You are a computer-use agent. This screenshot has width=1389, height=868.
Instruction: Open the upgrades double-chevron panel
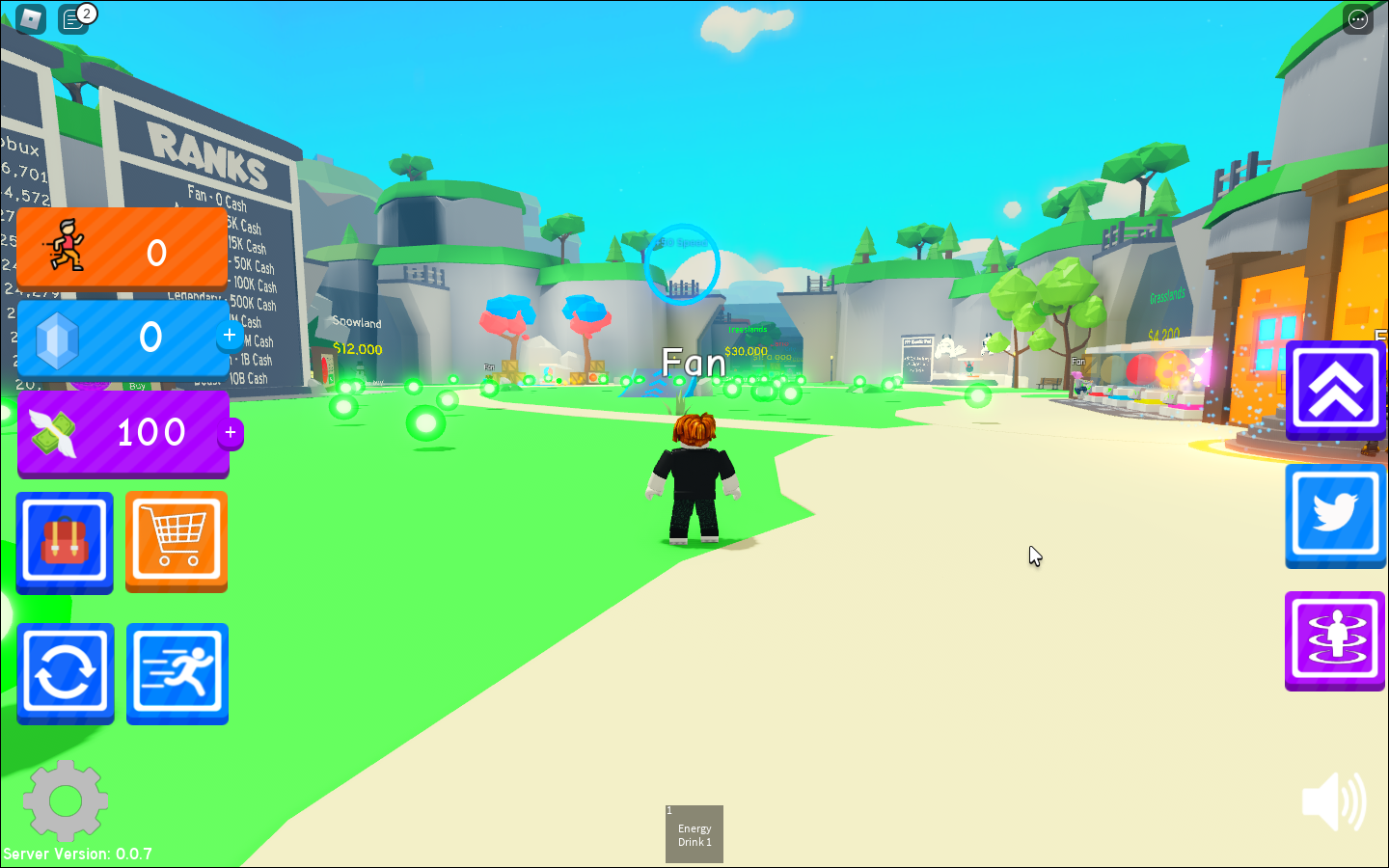tap(1335, 389)
